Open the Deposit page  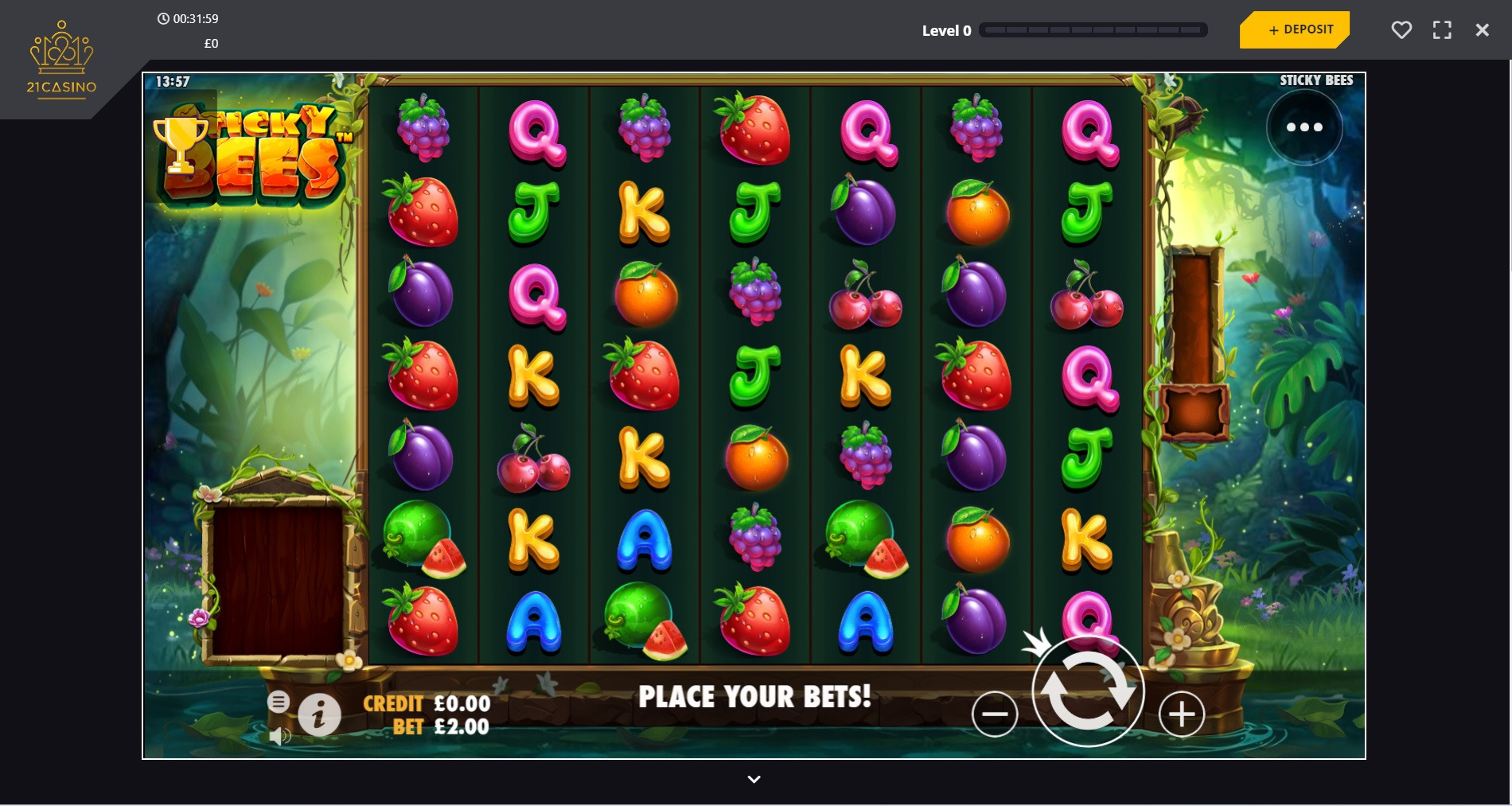[x=1294, y=29]
